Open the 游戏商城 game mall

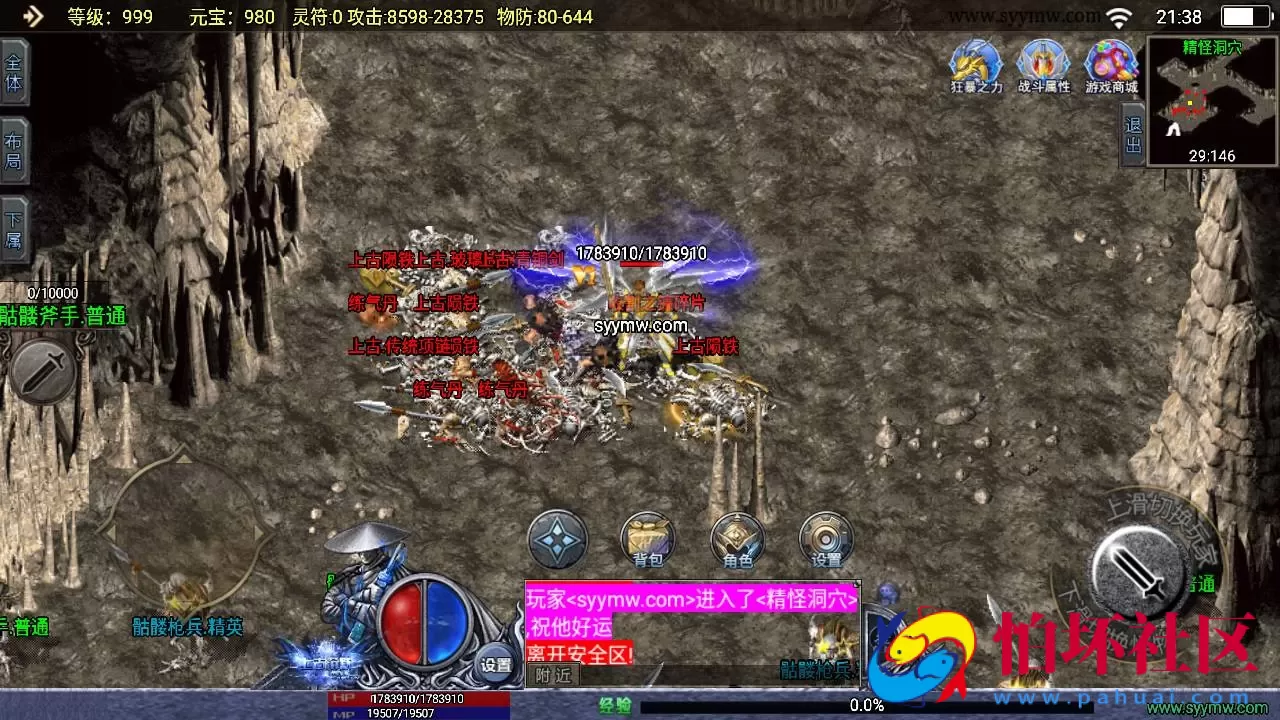[1111, 63]
